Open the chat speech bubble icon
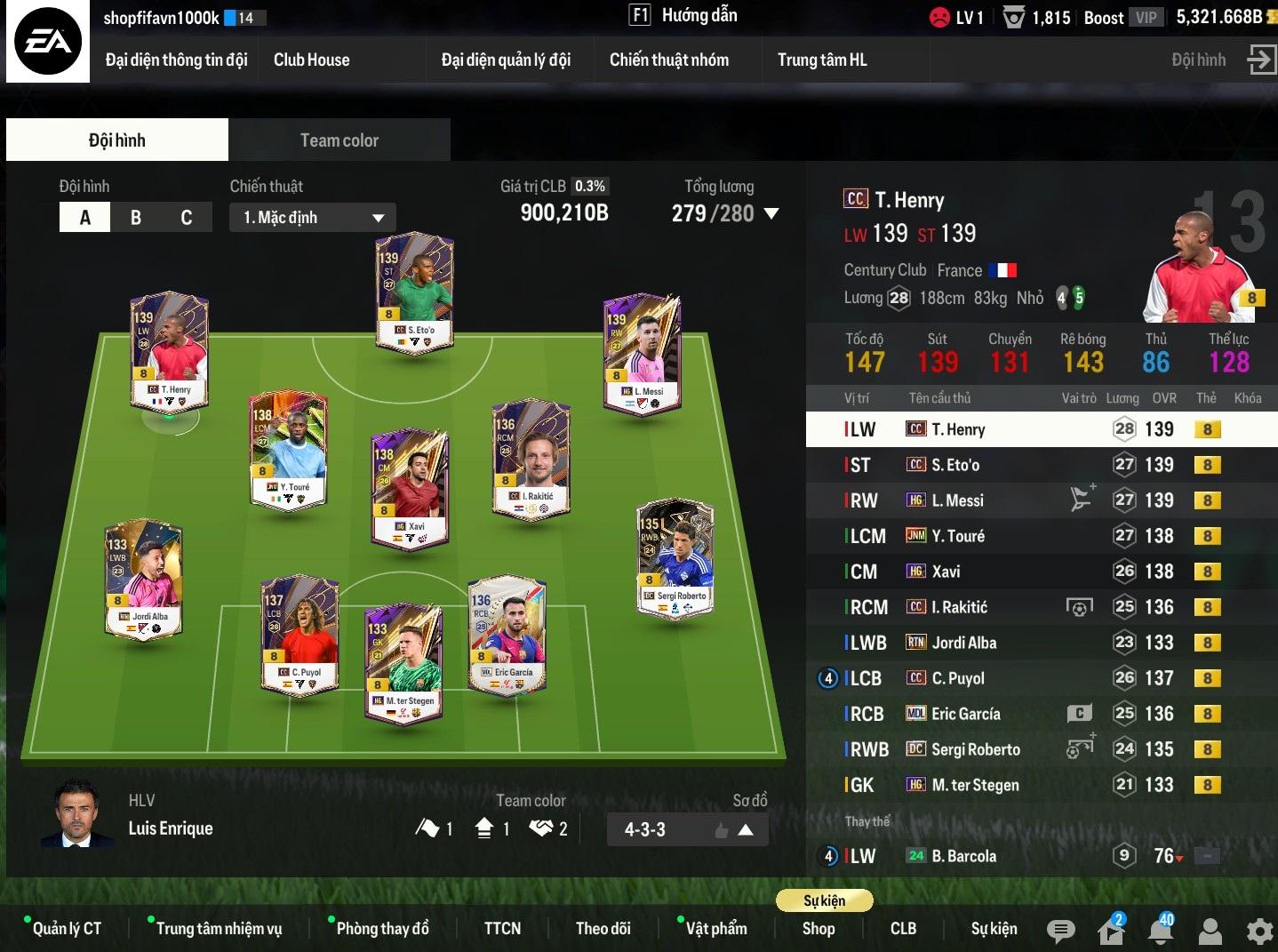This screenshot has height=952, width=1278. pos(1060,931)
